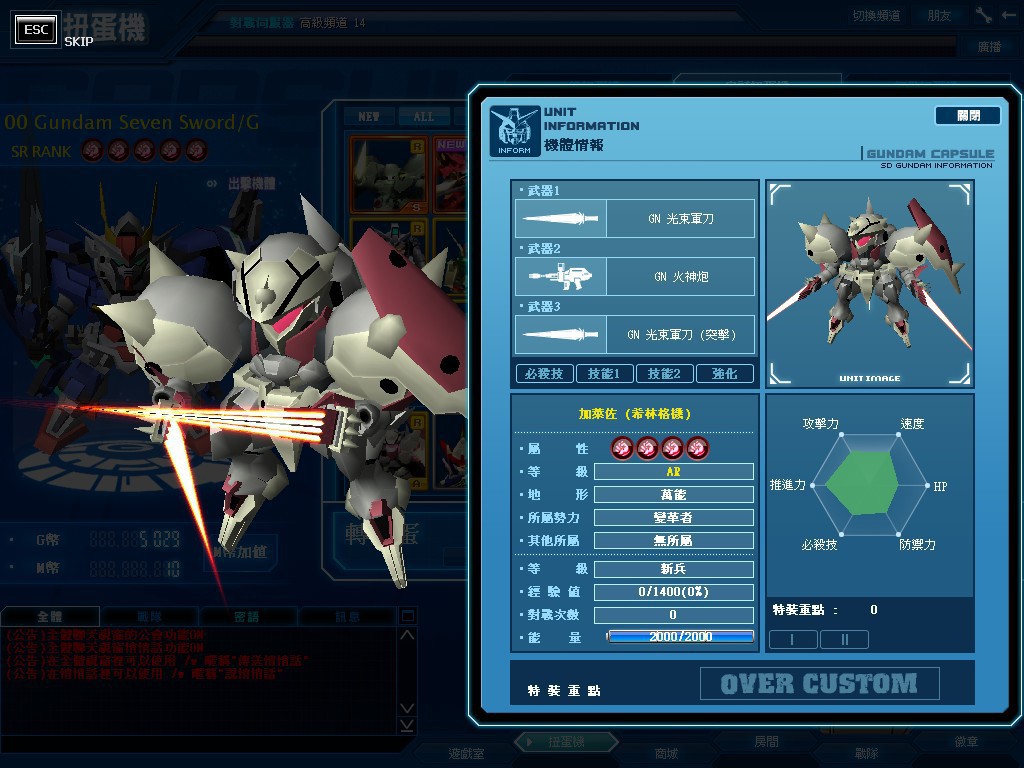1024x768 pixels.
Task: Open the 朋友 friends list
Action: tap(939, 15)
